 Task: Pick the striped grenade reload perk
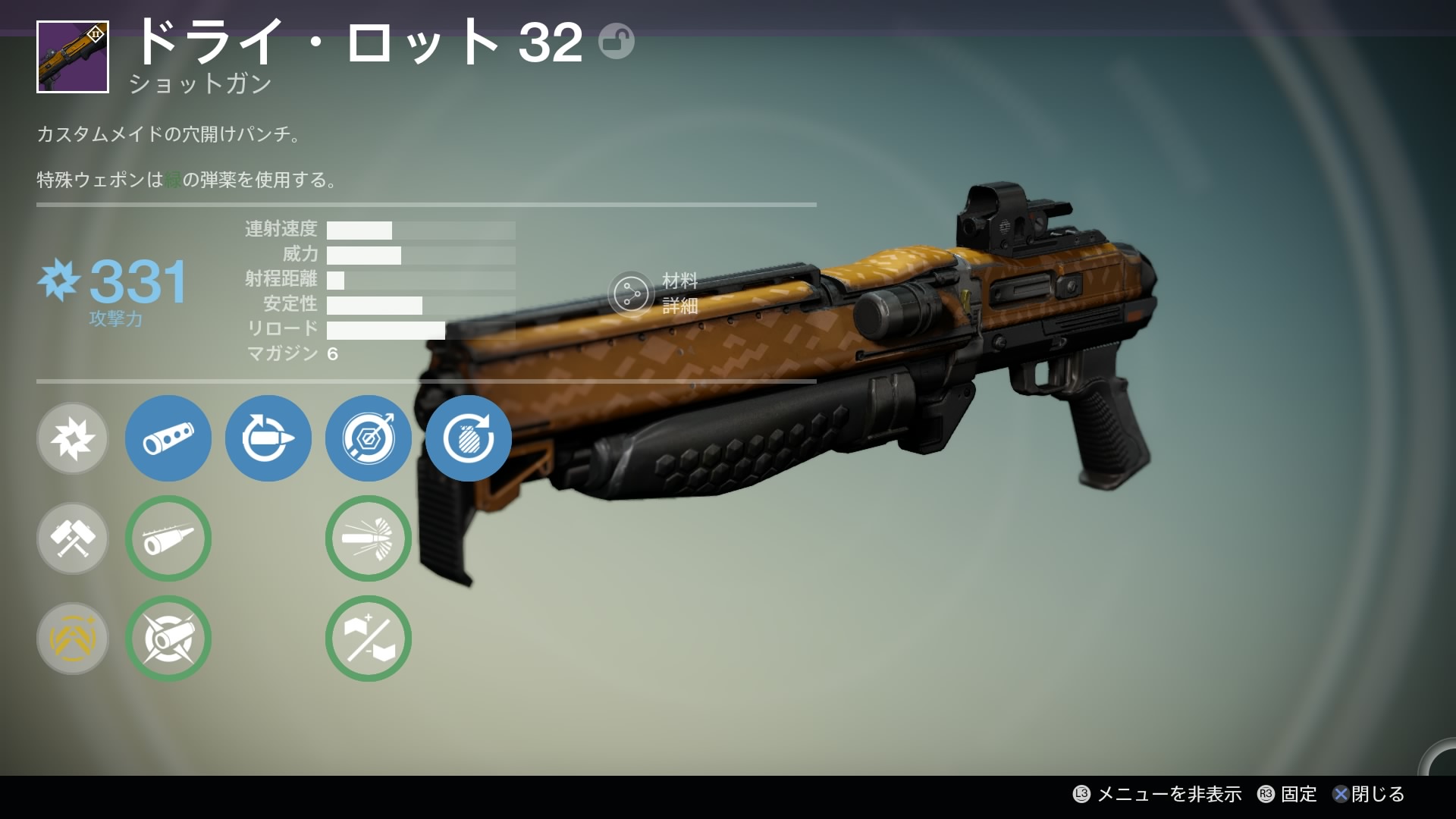[x=469, y=438]
